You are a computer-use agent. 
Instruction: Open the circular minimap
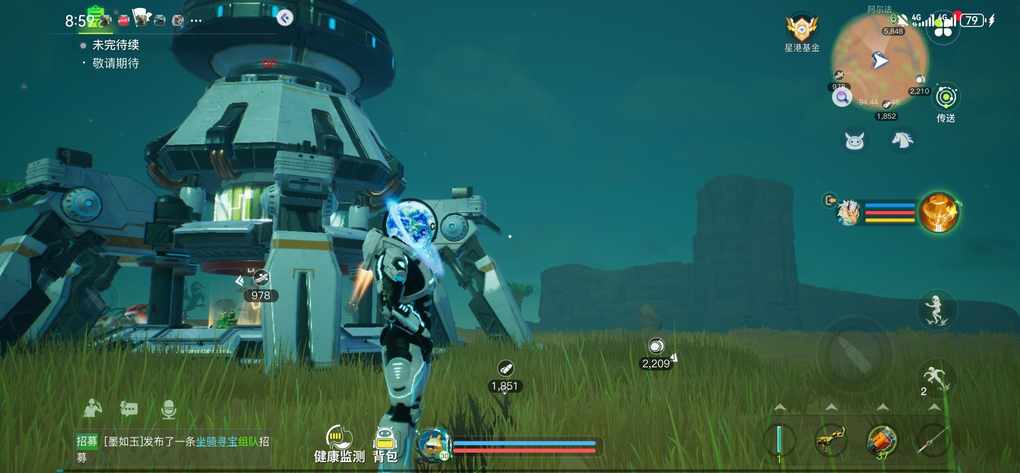pyautogui.click(x=880, y=61)
